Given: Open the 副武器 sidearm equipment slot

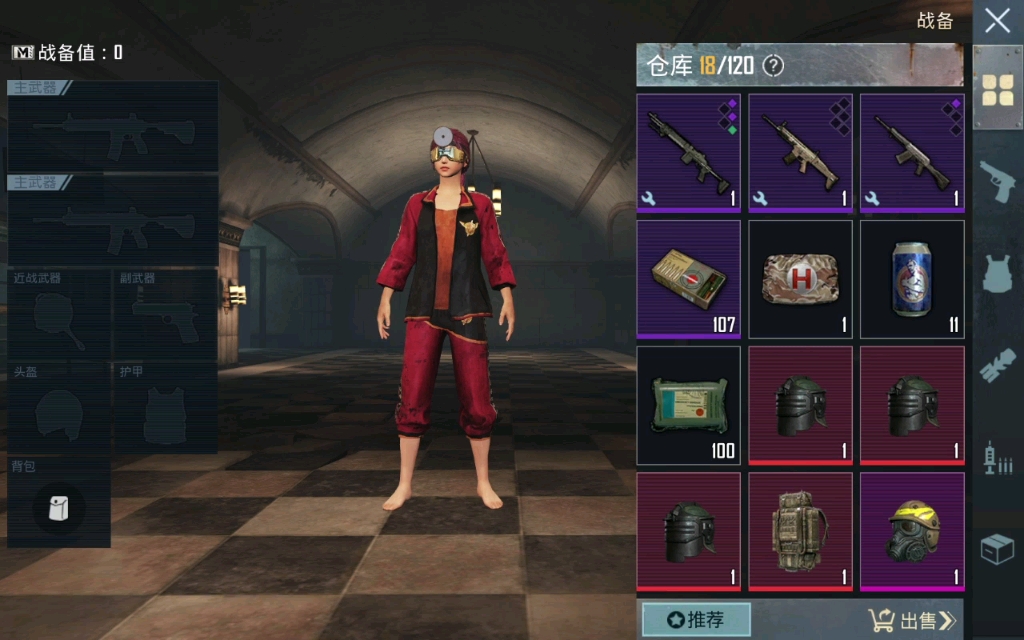Looking at the screenshot, I should (x=165, y=315).
